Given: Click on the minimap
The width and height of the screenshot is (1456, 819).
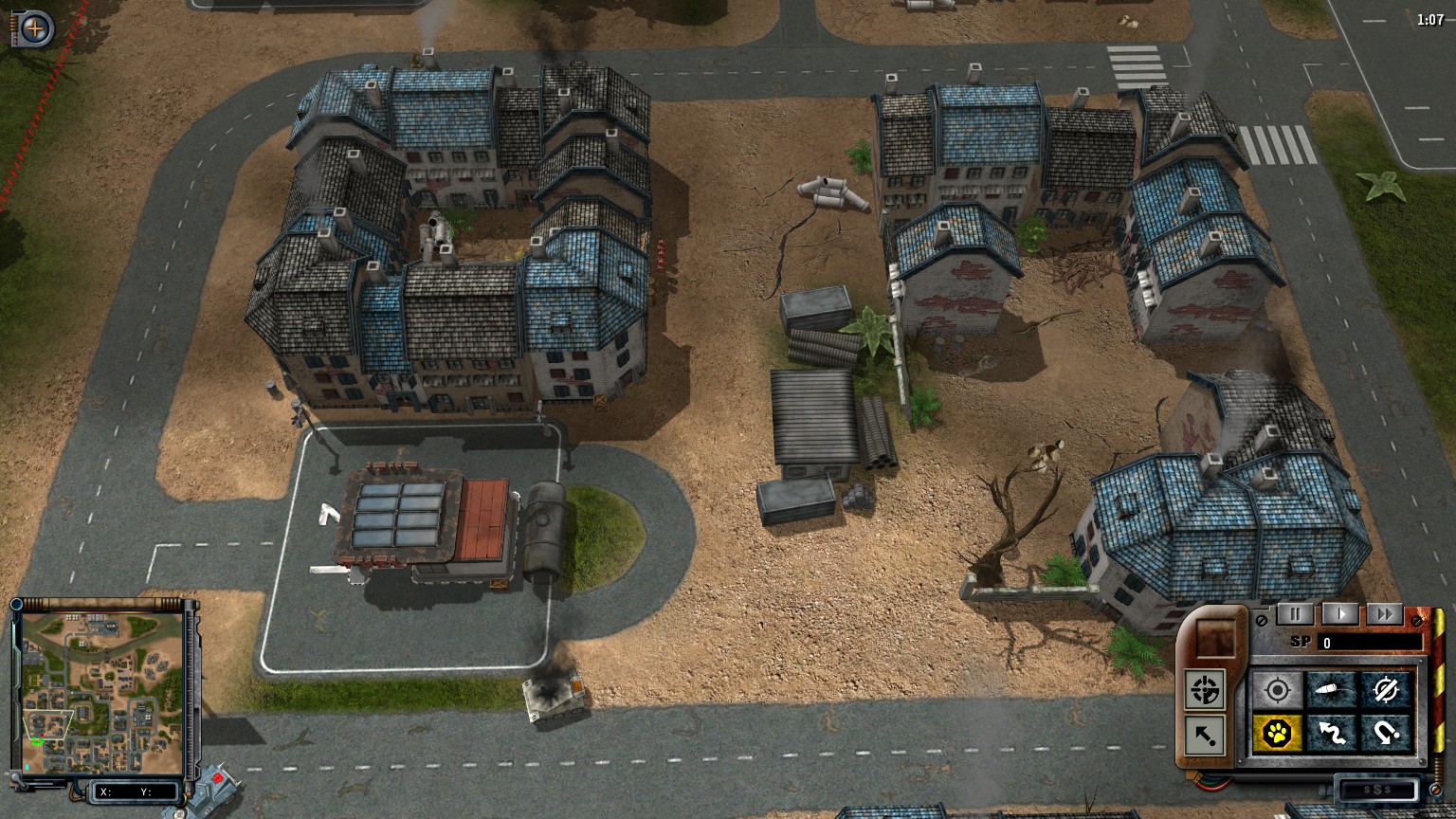Looking at the screenshot, I should 101,692.
